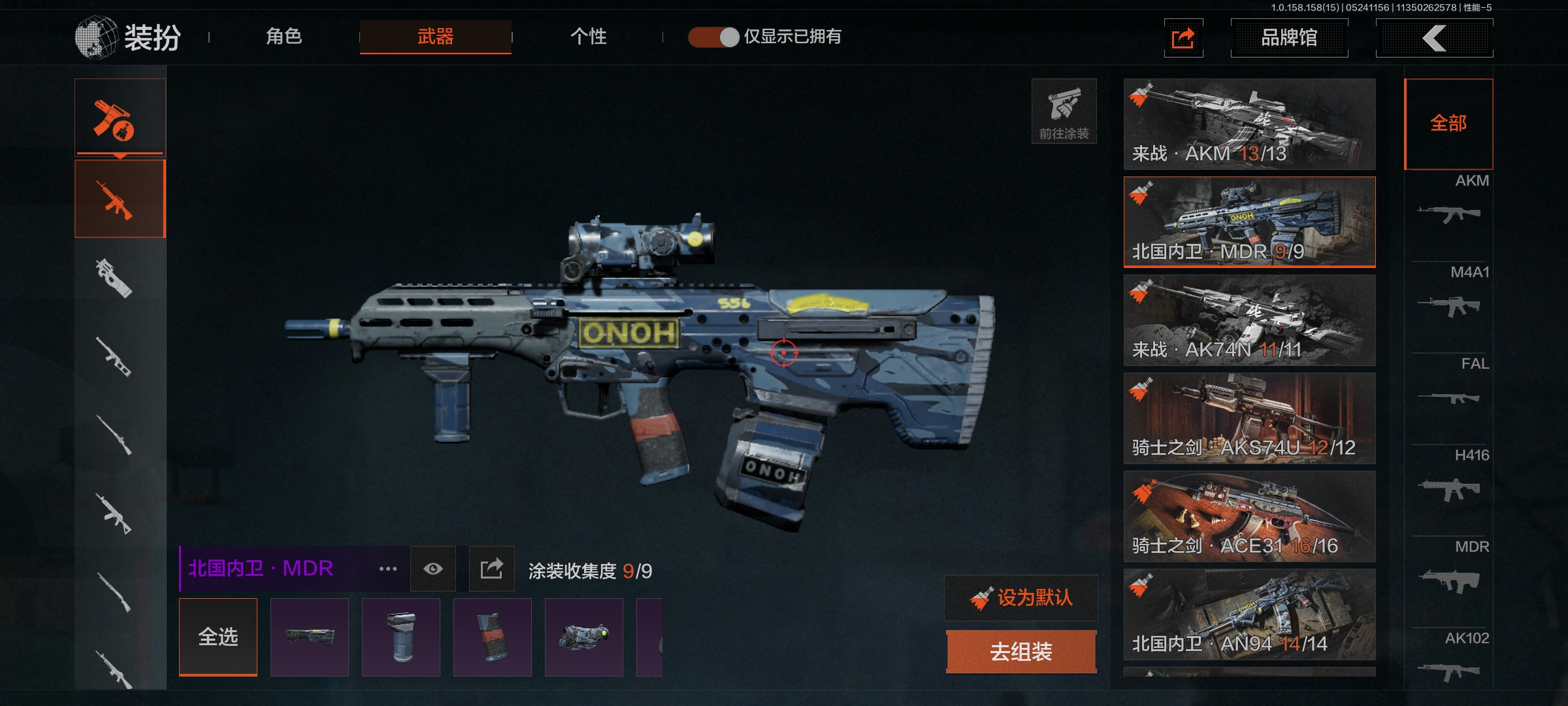The height and width of the screenshot is (706, 1568).
Task: Switch to the 角色 tab
Action: coord(284,37)
